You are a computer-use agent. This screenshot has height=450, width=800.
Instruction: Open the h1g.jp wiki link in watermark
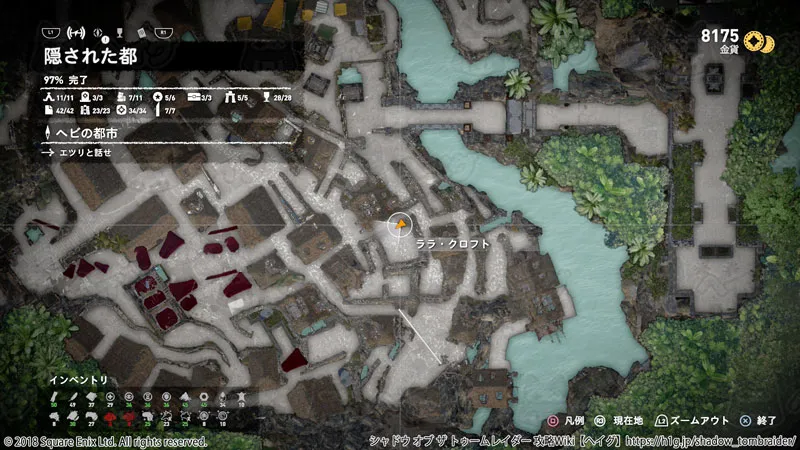coord(714,441)
